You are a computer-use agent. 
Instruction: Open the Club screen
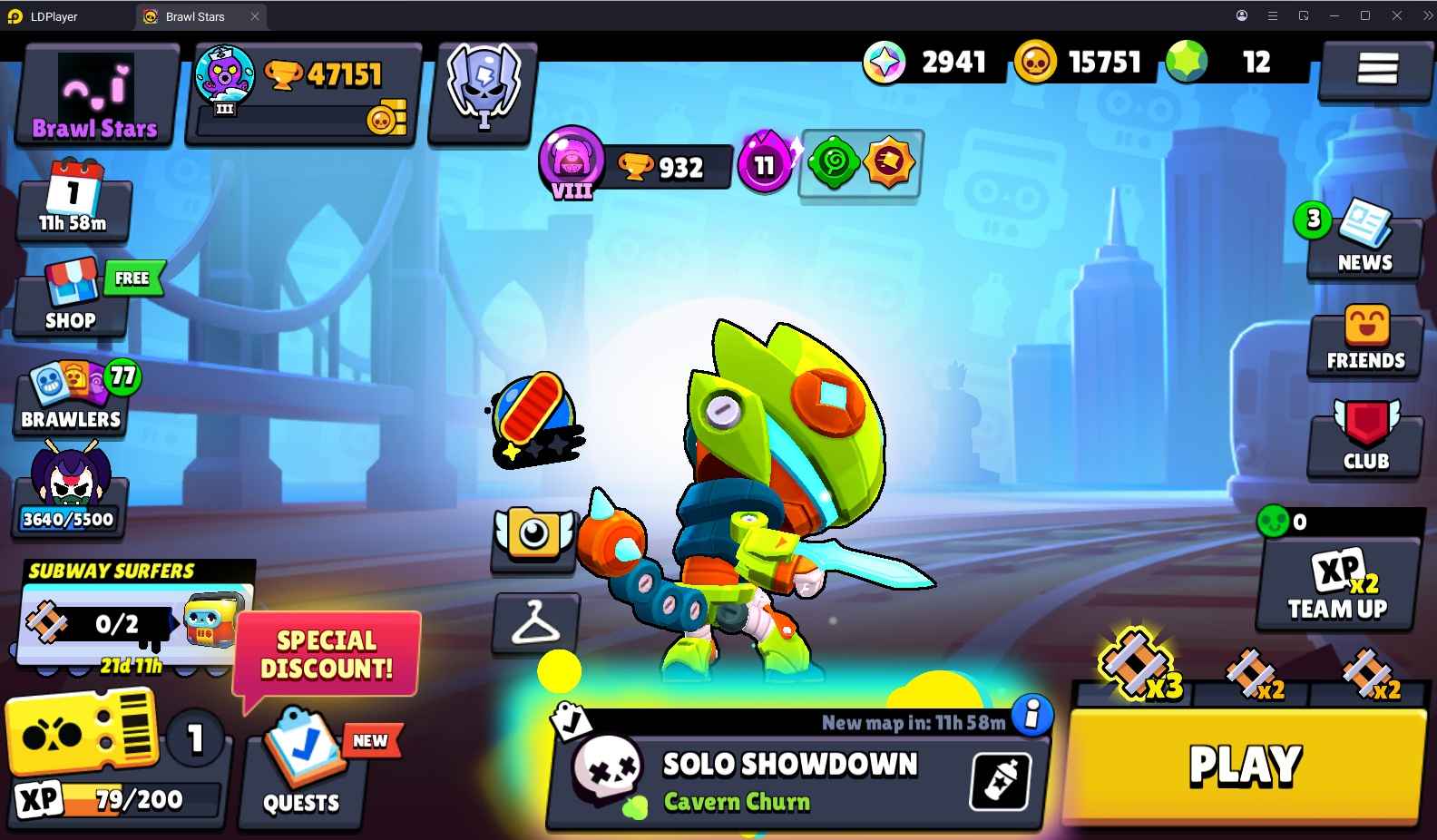tap(1364, 442)
